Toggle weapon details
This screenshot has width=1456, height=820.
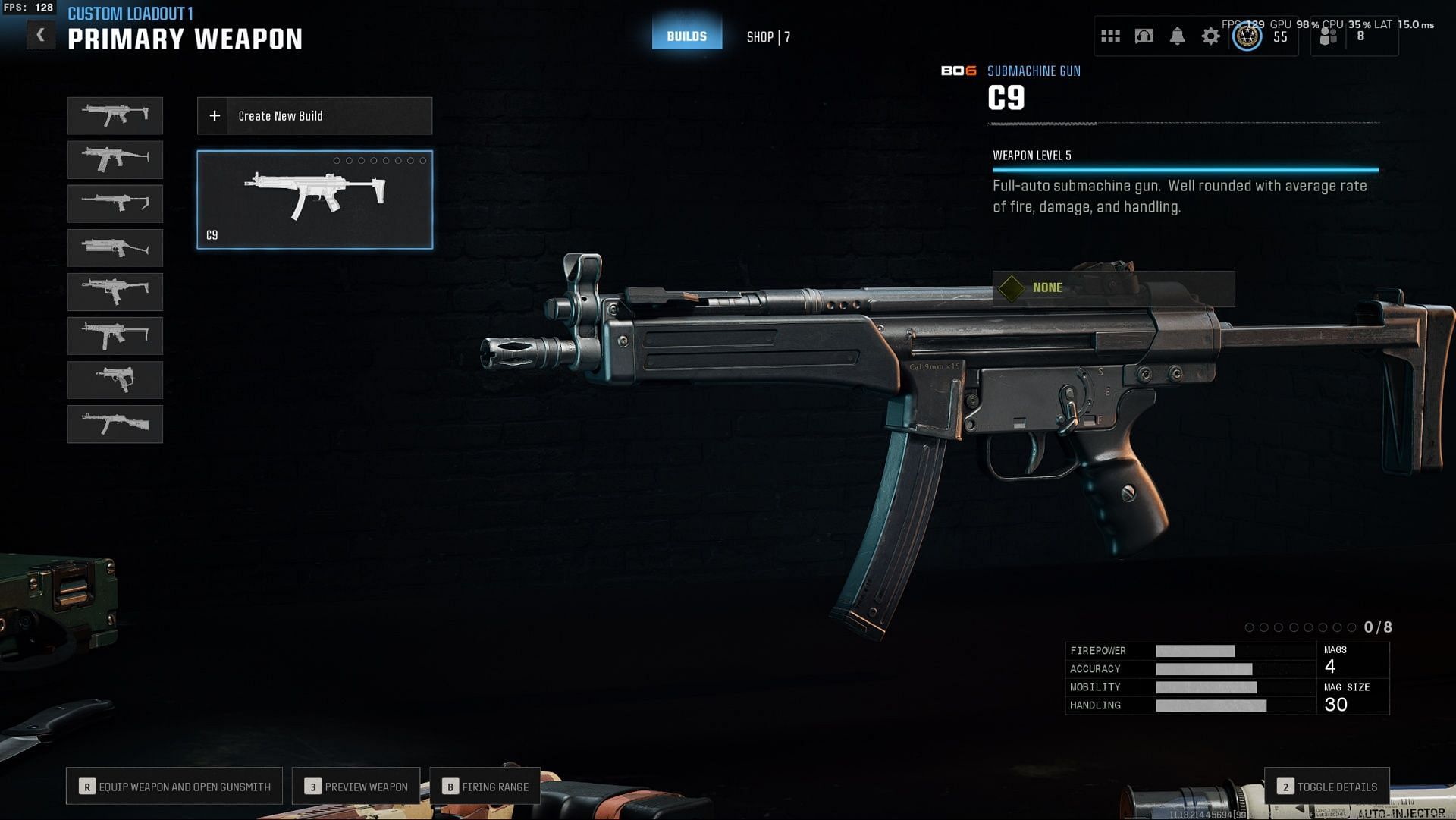tap(1327, 787)
